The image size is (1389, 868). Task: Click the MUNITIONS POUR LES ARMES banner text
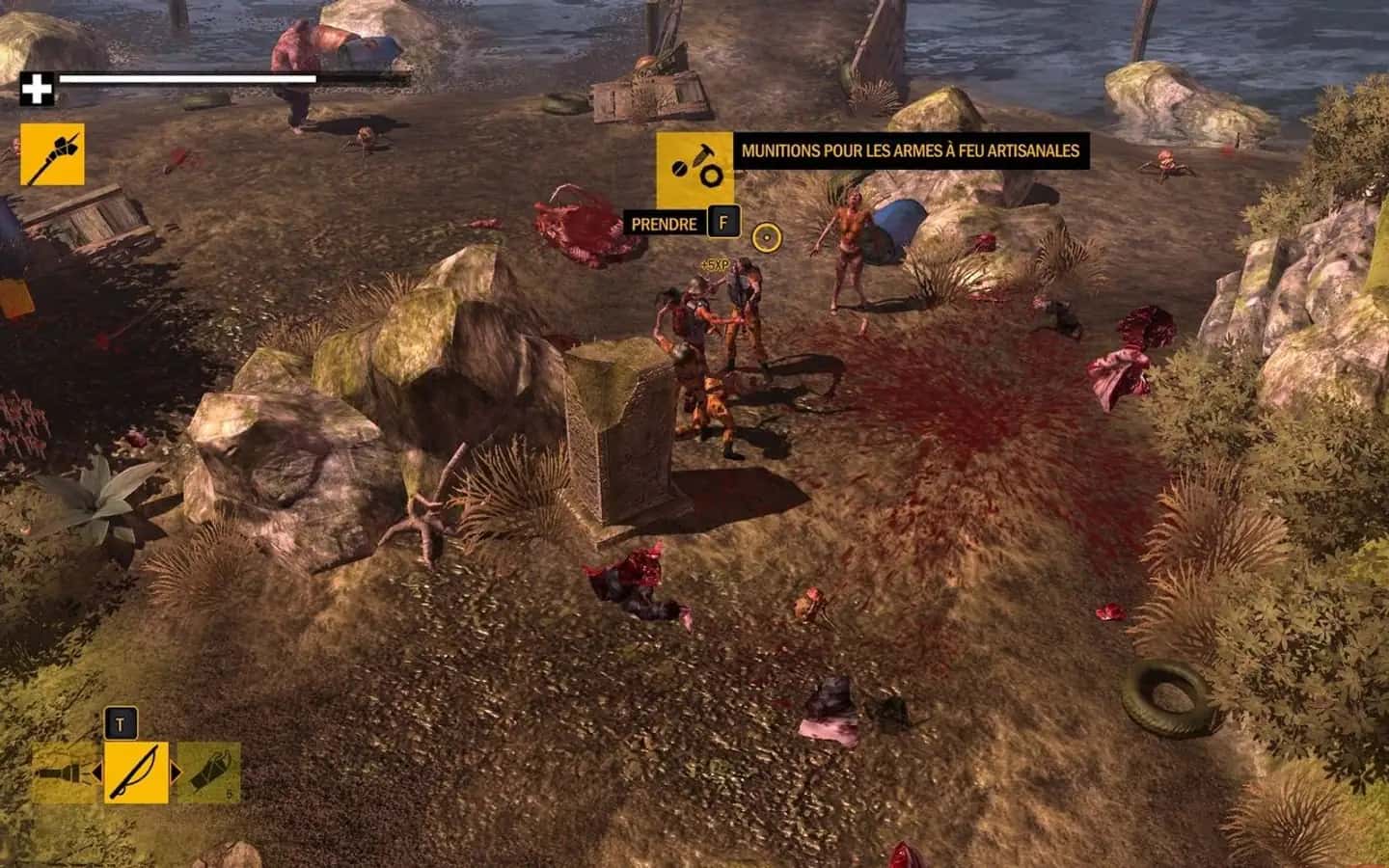tap(911, 150)
